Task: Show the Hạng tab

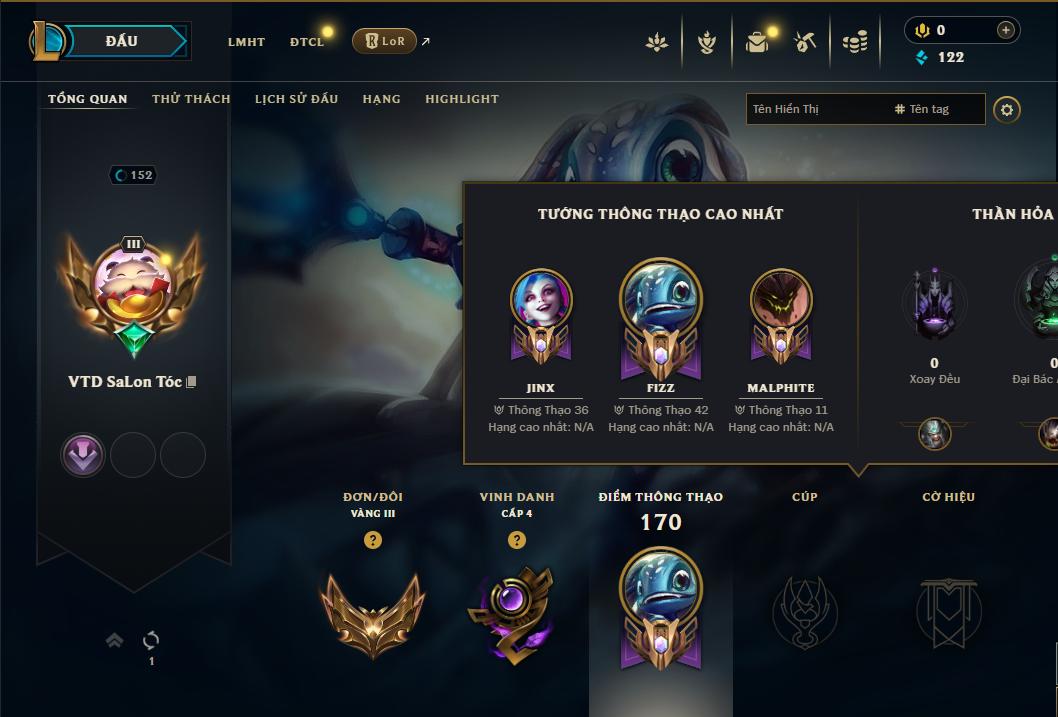Action: pyautogui.click(x=381, y=99)
